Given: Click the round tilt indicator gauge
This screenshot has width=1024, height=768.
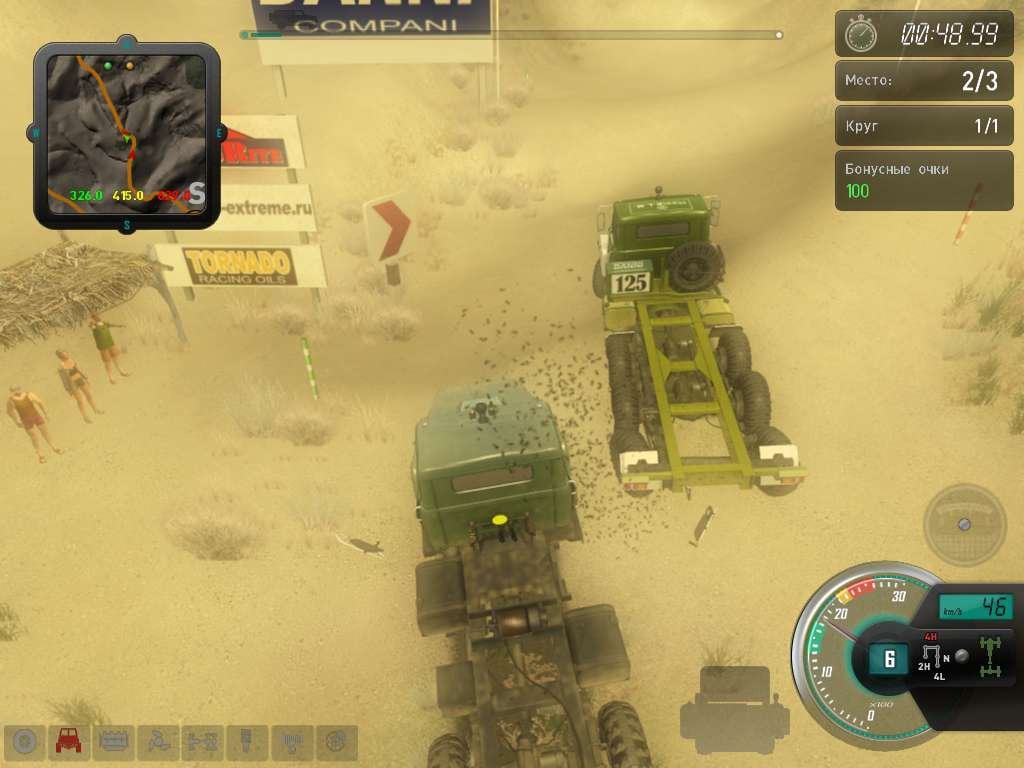Looking at the screenshot, I should pos(964,524).
